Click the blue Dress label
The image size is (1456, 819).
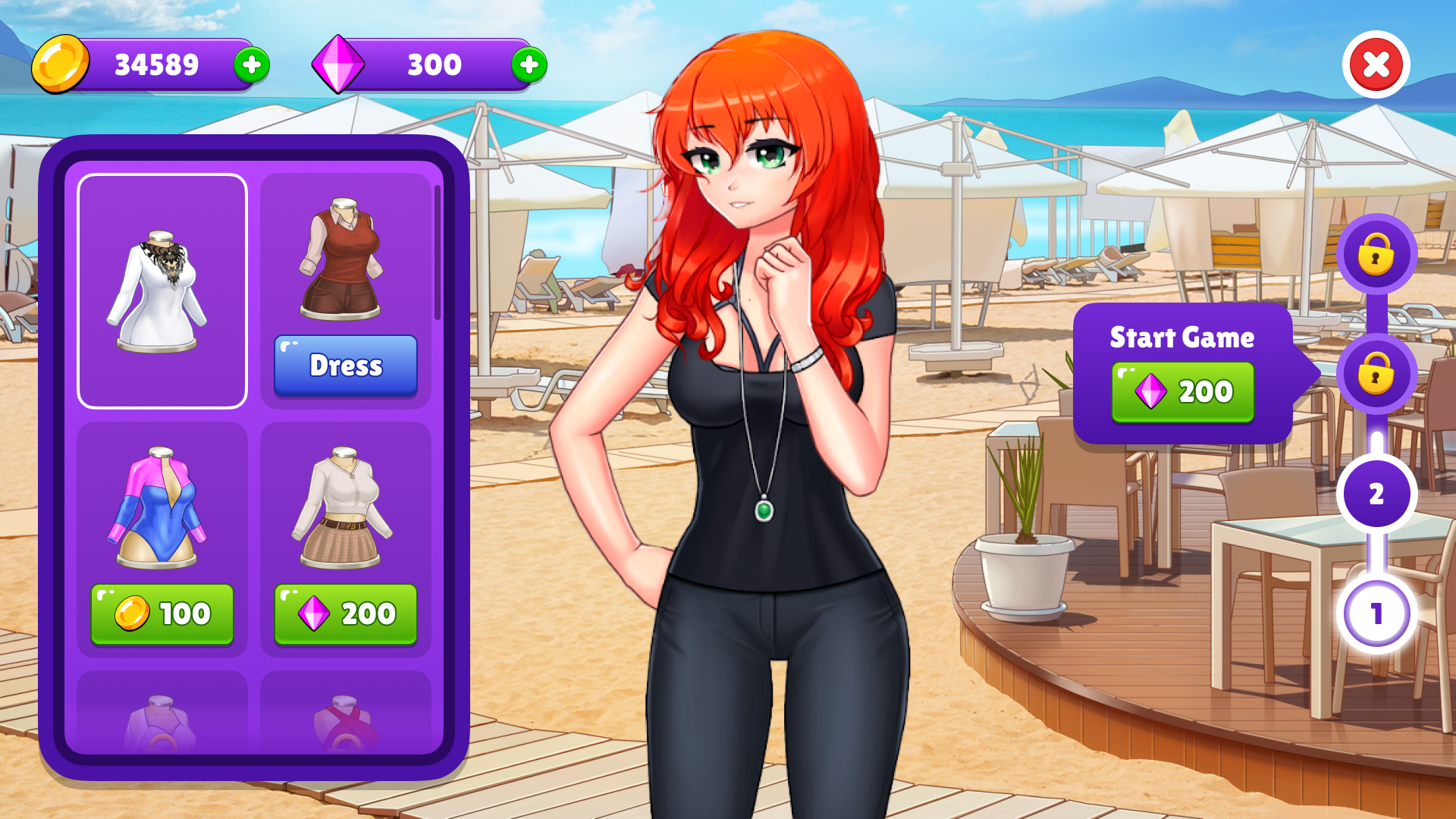tap(346, 366)
